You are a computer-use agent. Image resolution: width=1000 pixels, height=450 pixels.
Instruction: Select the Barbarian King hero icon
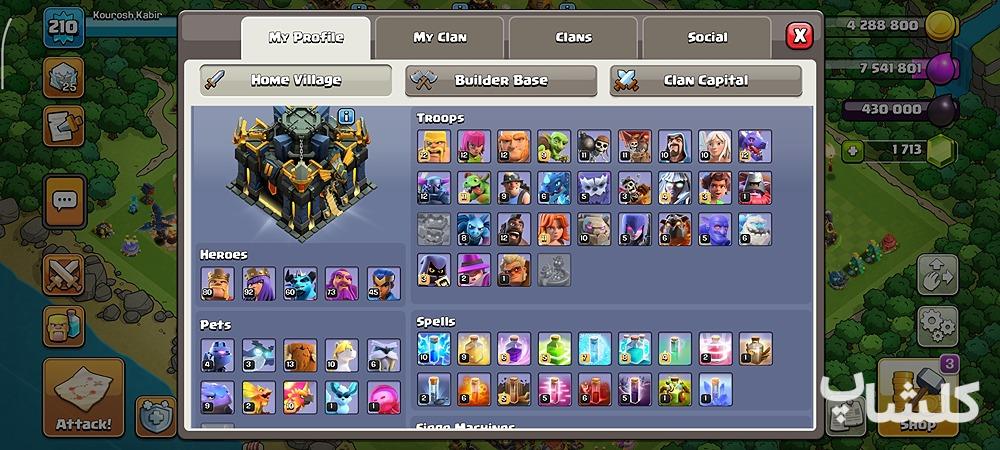tap(216, 283)
